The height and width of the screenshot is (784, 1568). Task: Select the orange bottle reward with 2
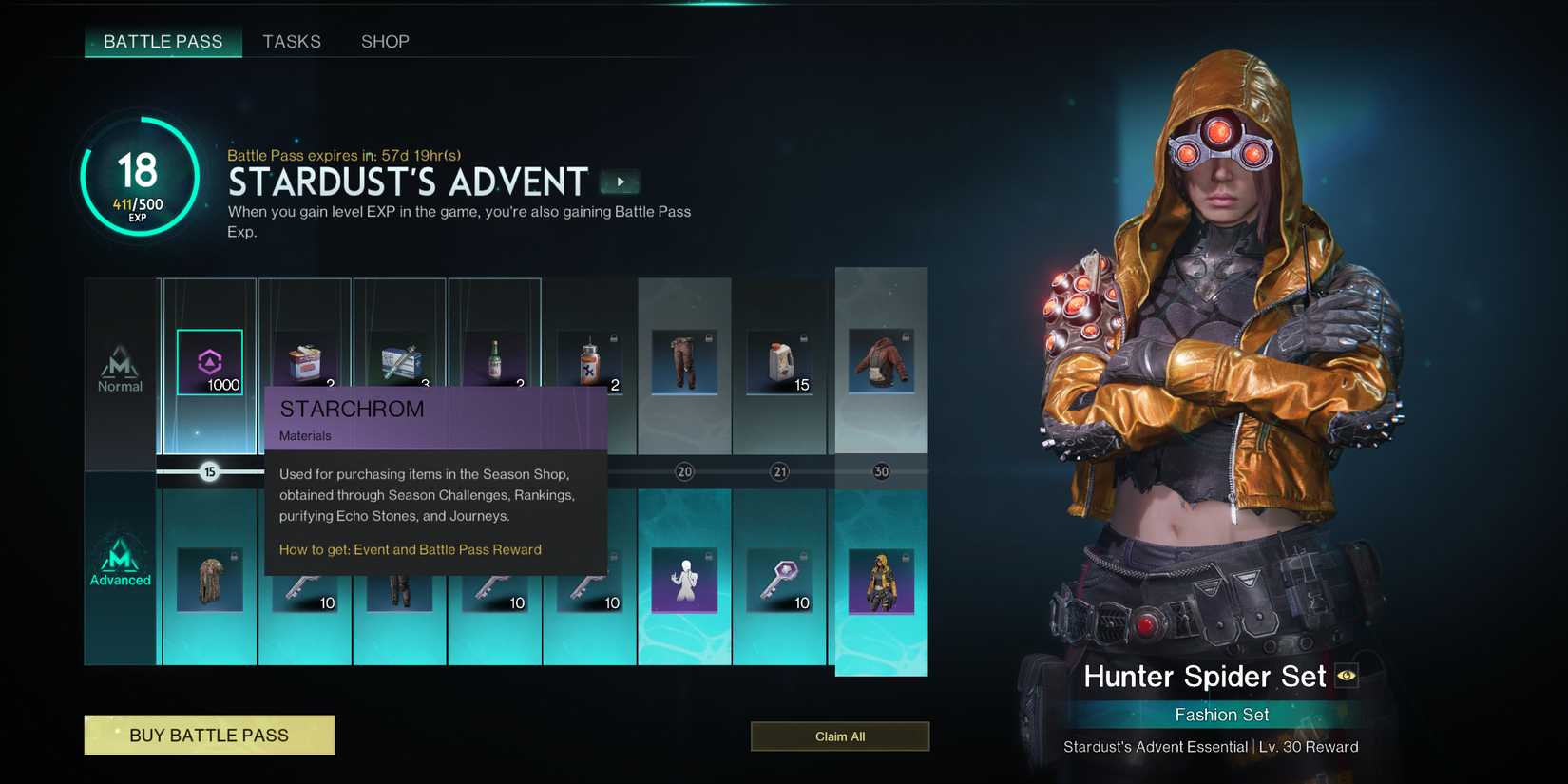tap(589, 362)
